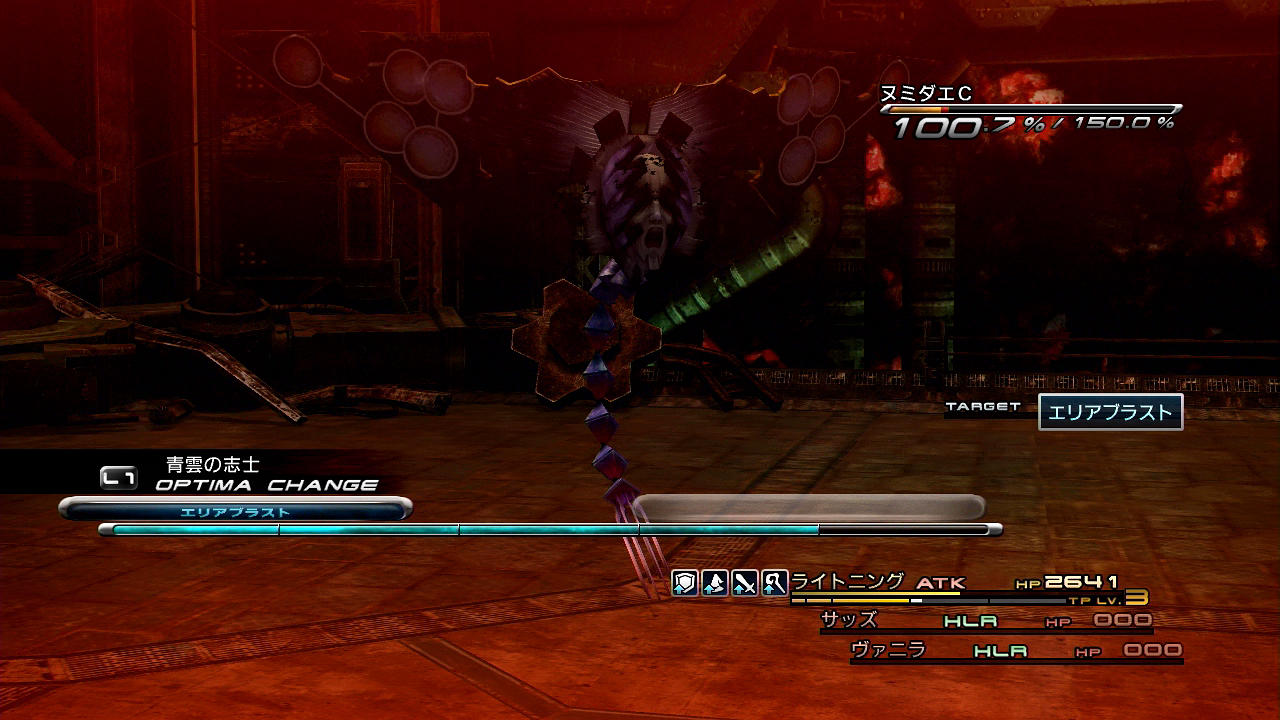
Task: Click the sword attack buff icon
Action: tap(744, 583)
